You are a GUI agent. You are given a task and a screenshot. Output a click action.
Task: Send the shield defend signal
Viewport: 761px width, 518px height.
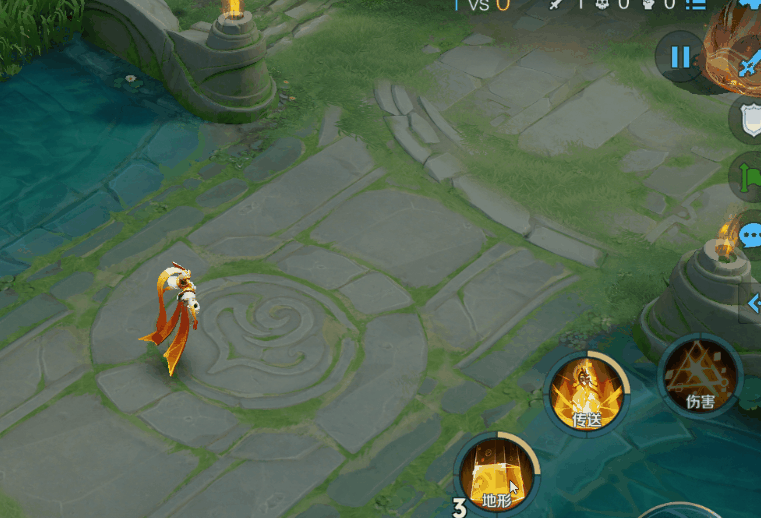749,120
